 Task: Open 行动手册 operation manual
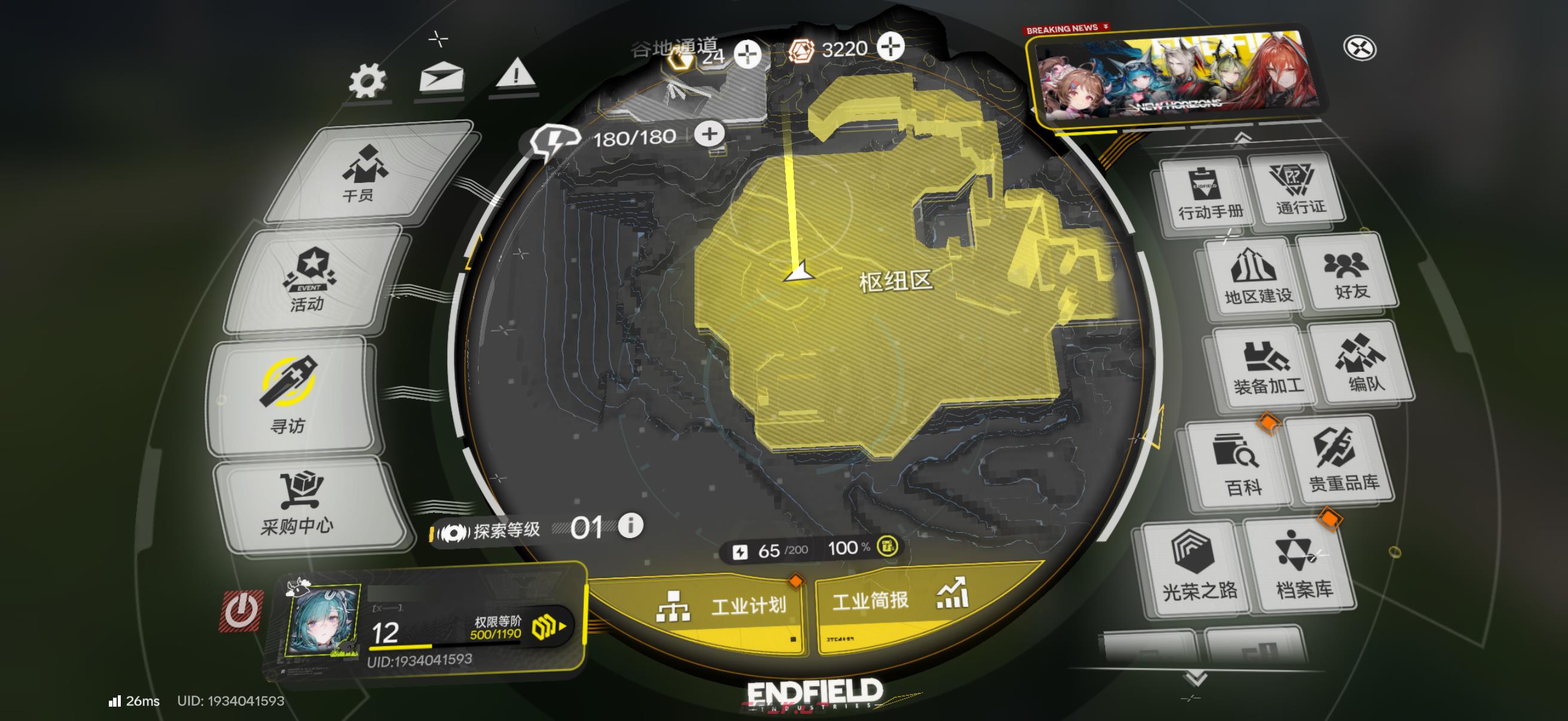click(1210, 193)
